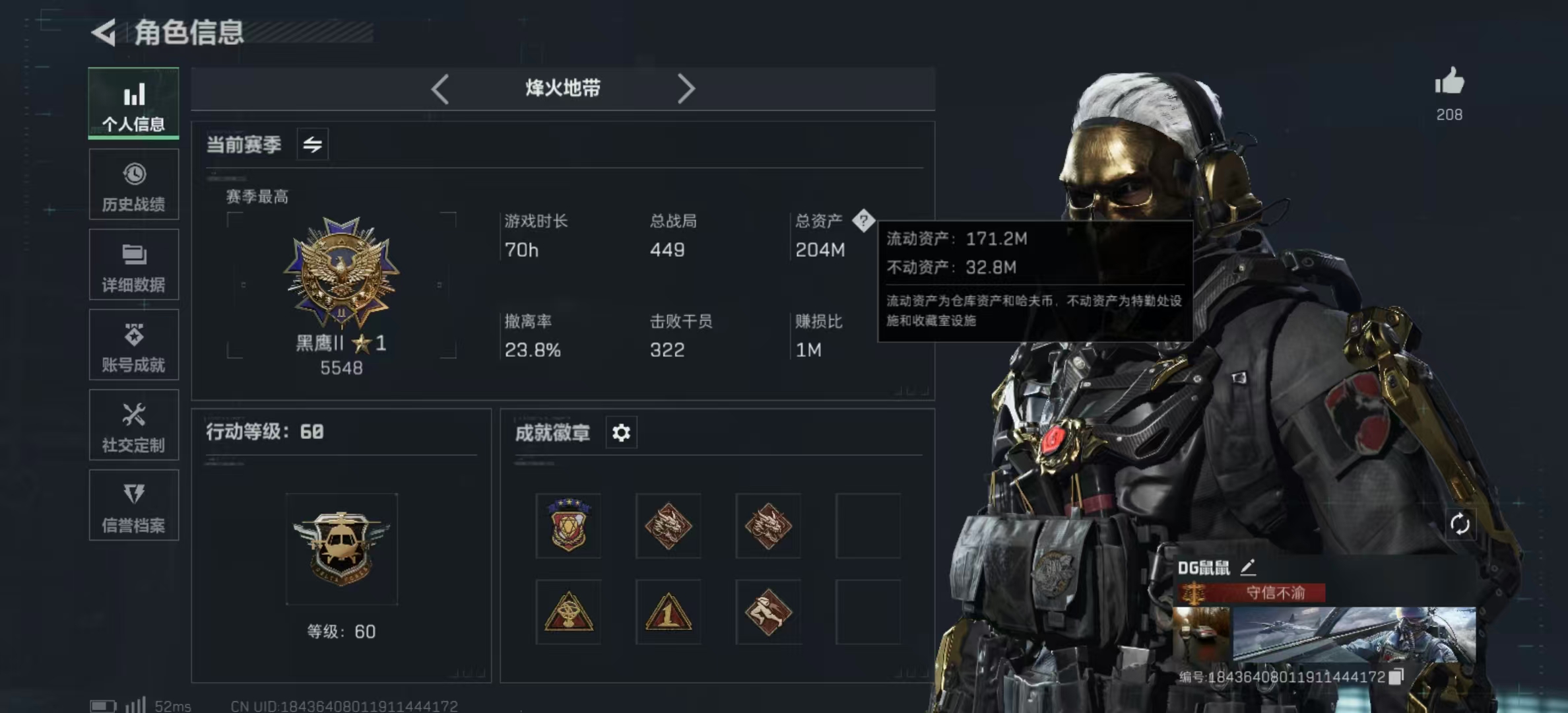Viewport: 1568px width, 713px height.
Task: Click the gear icon beside 成就徽章
Action: coord(620,432)
